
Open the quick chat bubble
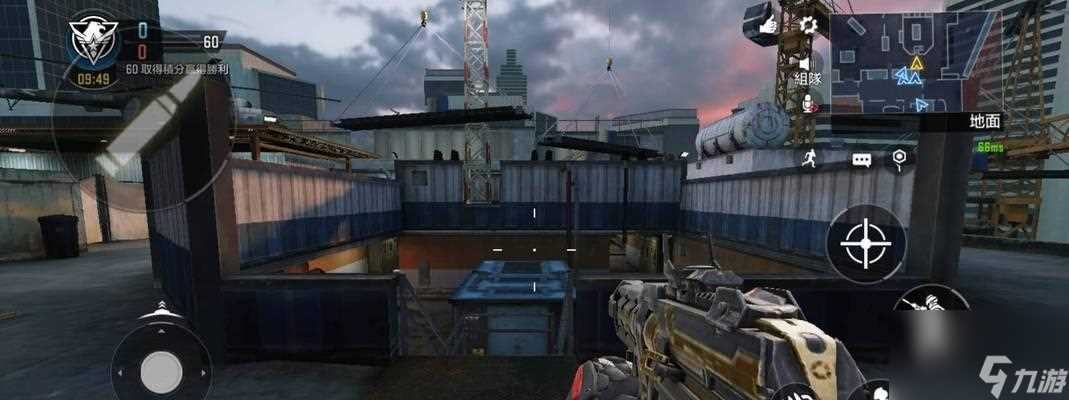[861, 158]
